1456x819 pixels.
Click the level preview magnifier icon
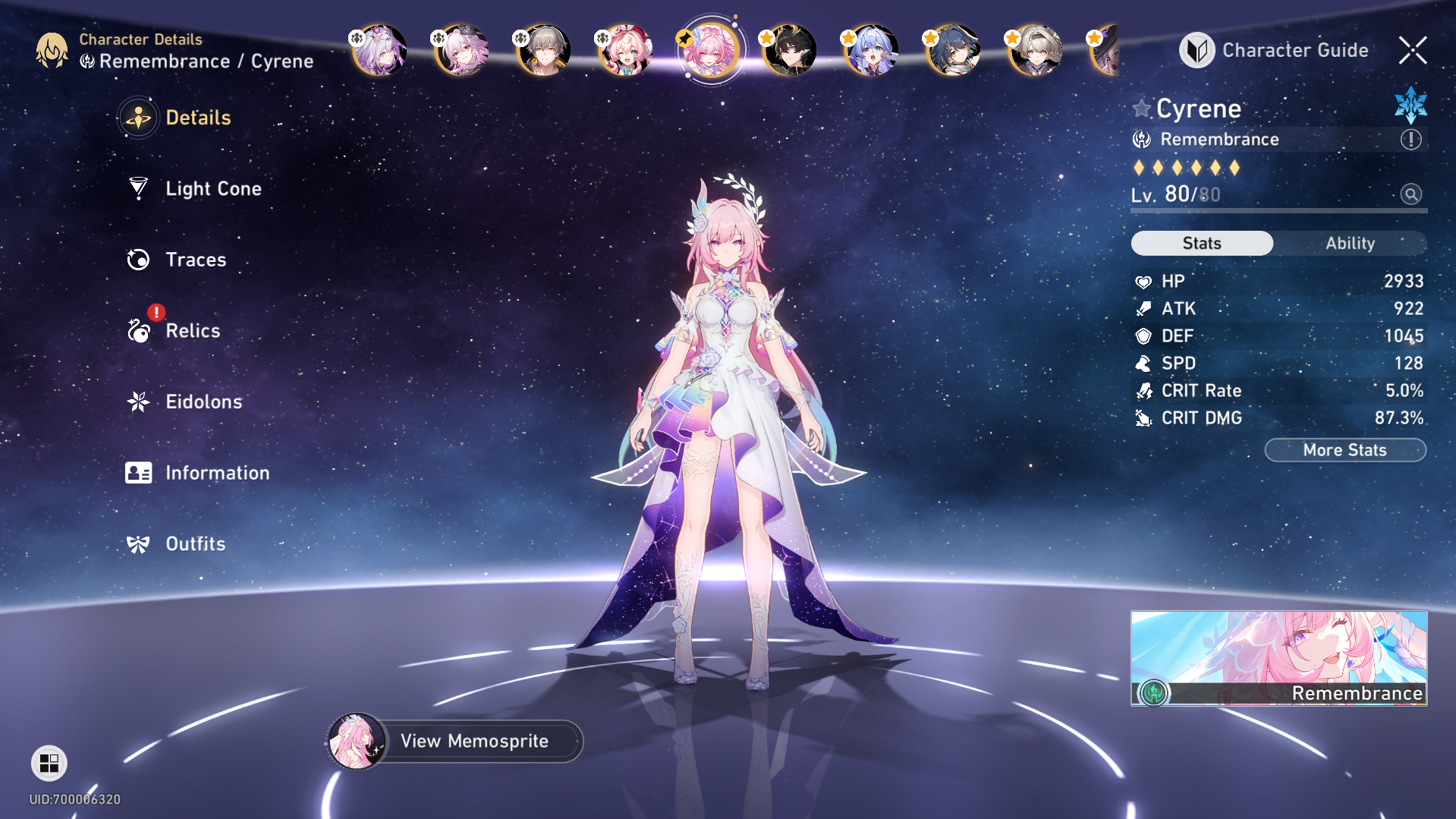pos(1410,194)
